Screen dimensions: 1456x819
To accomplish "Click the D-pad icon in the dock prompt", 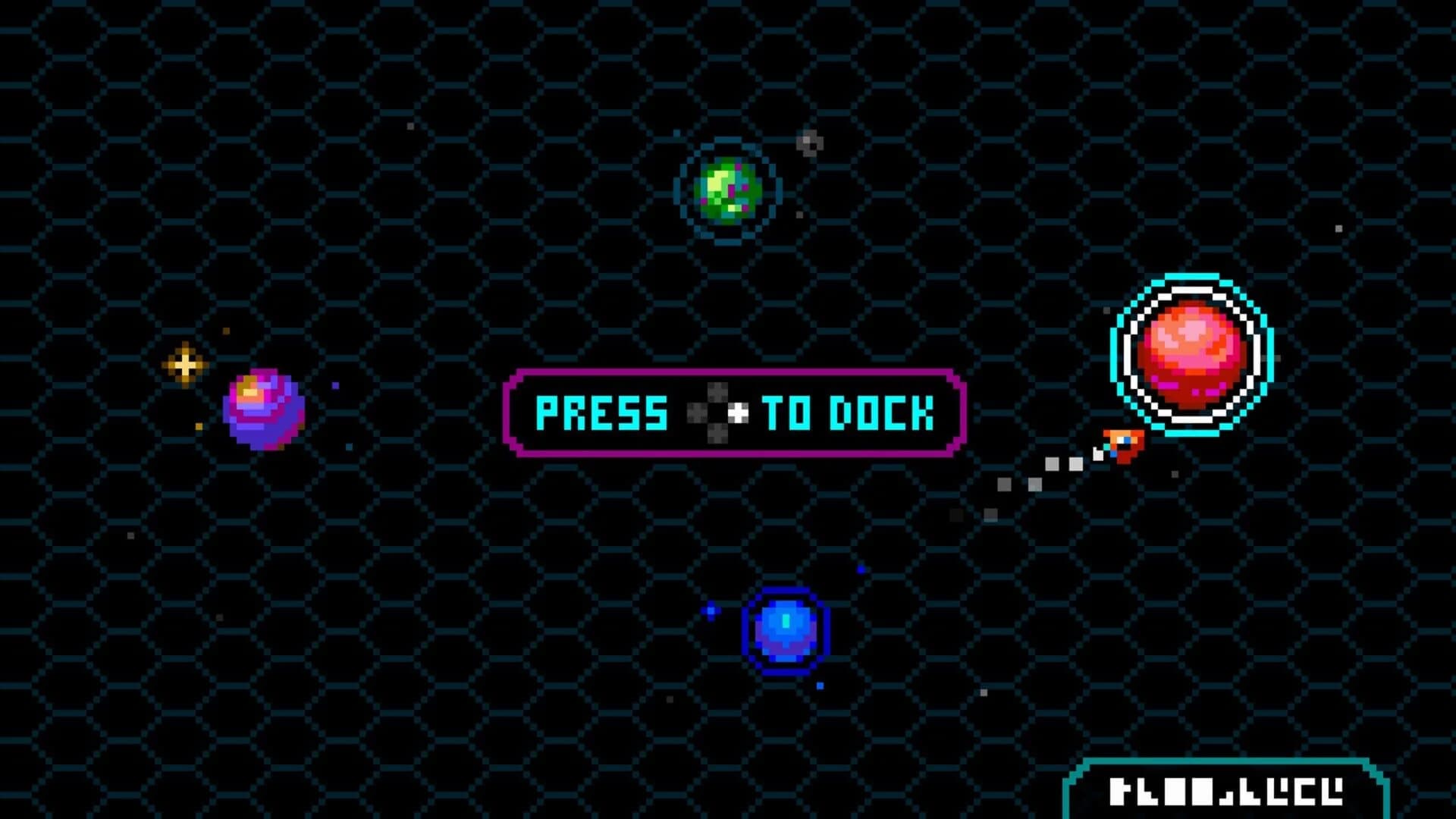I will (717, 413).
